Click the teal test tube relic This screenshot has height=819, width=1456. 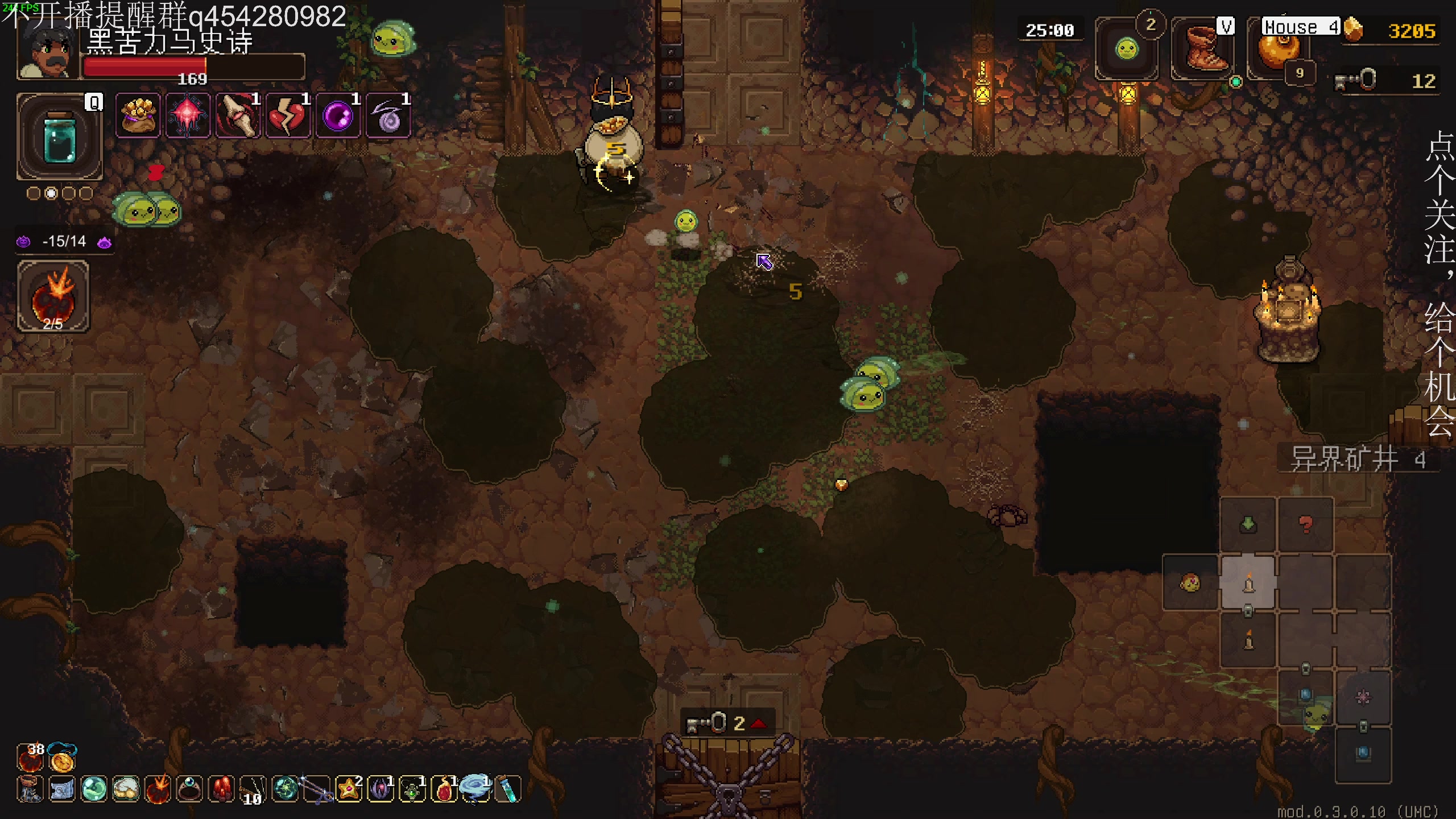pos(508,789)
